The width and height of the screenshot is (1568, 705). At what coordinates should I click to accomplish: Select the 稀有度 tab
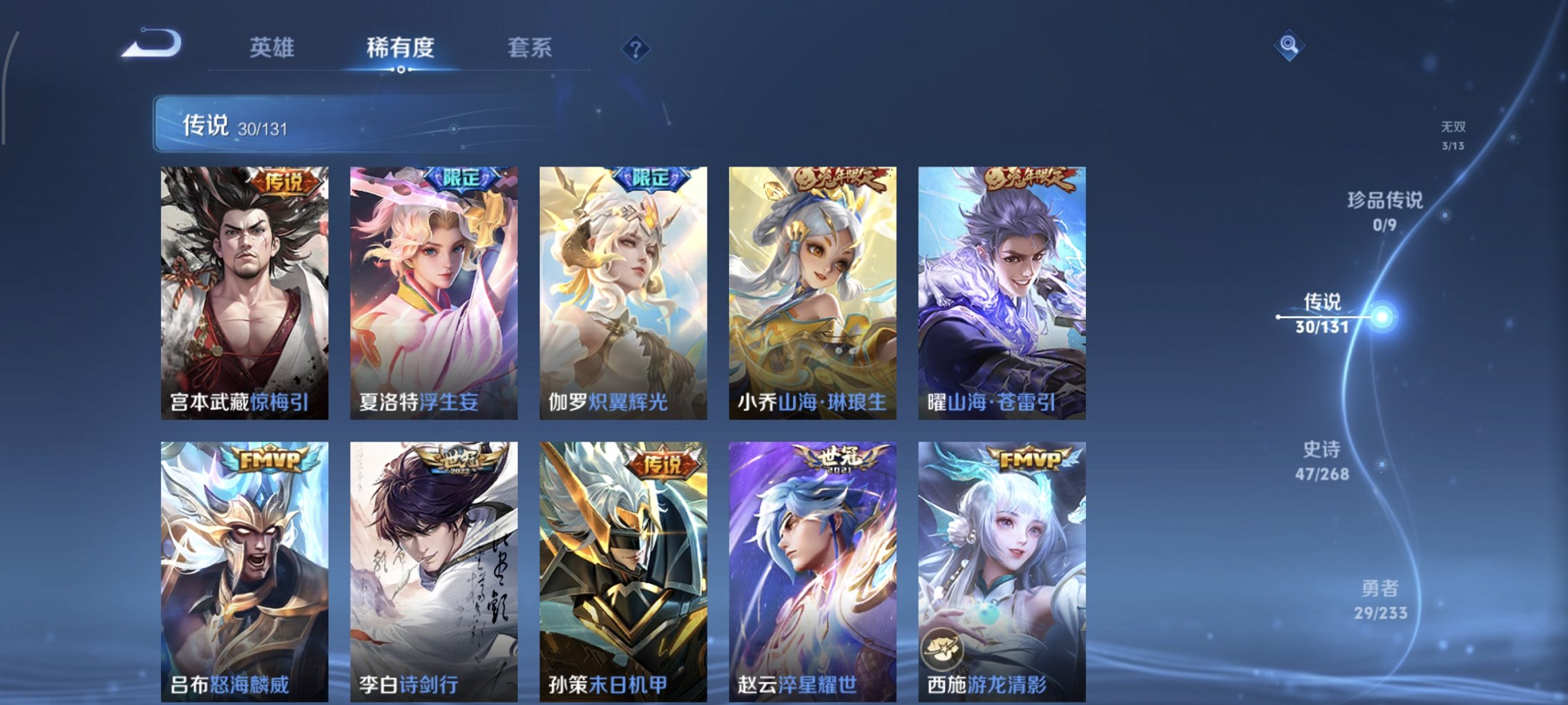click(401, 48)
